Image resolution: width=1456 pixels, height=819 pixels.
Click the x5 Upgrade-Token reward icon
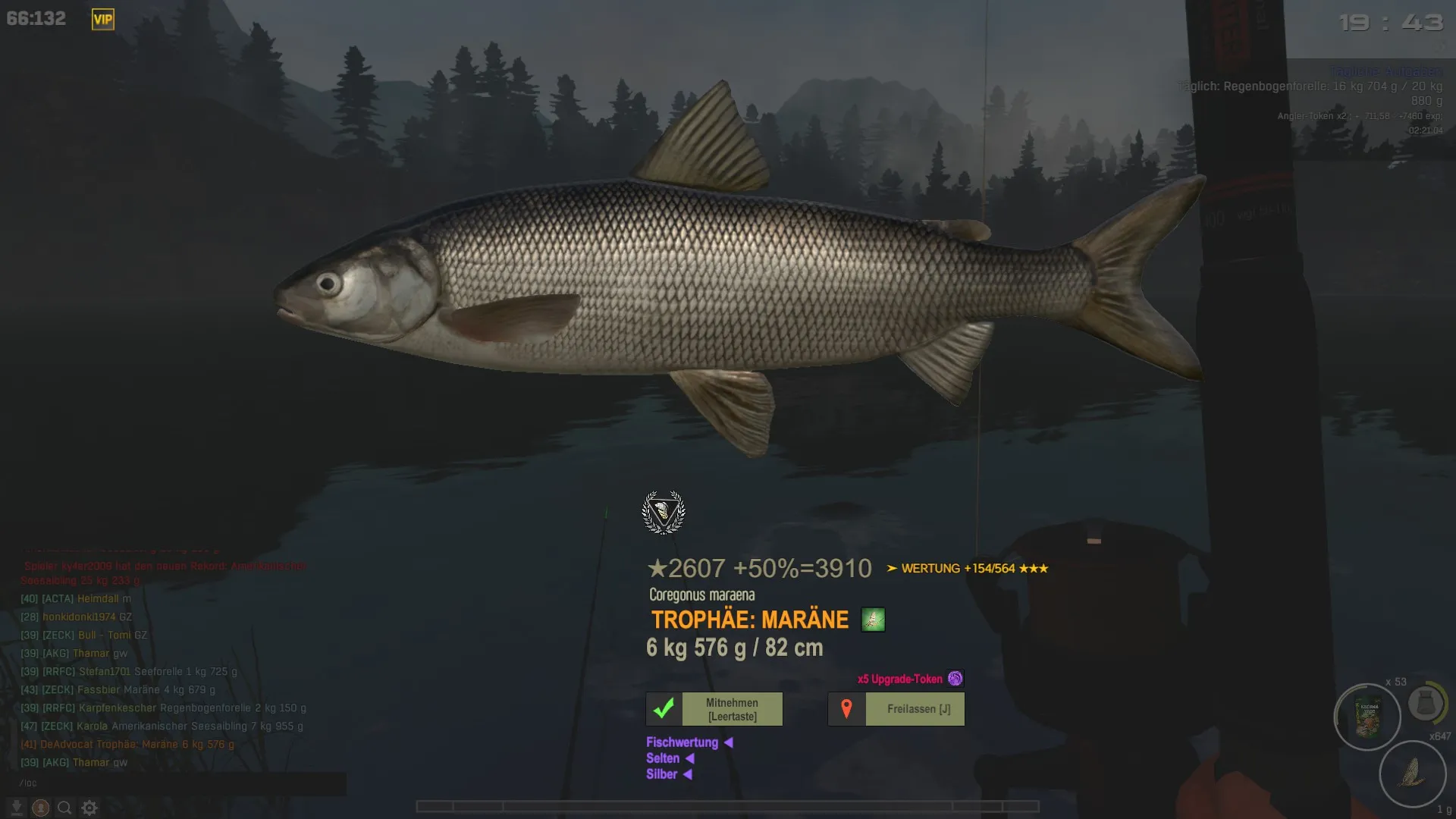tap(955, 679)
